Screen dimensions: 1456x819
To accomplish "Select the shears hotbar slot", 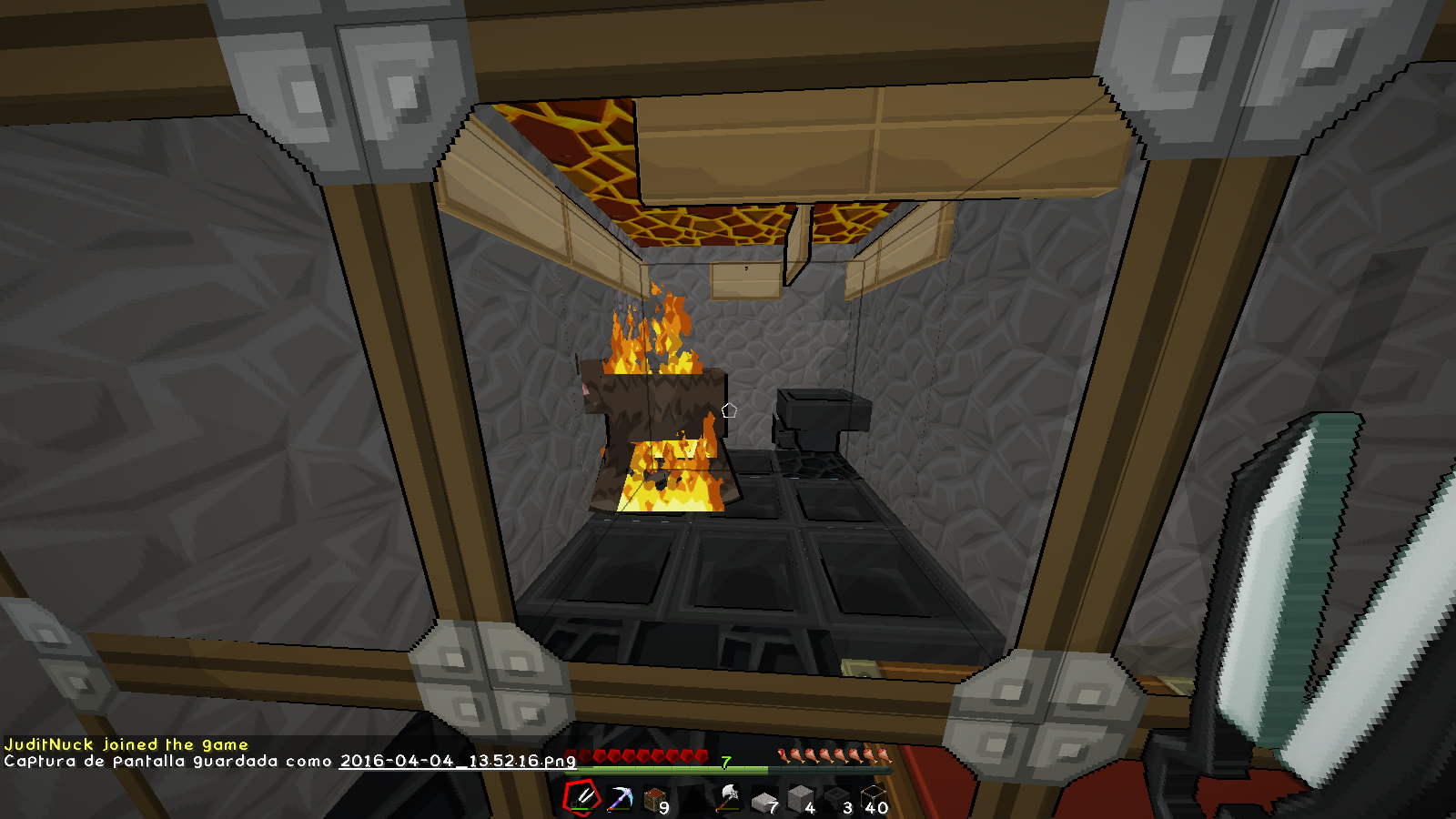I will tap(582, 798).
